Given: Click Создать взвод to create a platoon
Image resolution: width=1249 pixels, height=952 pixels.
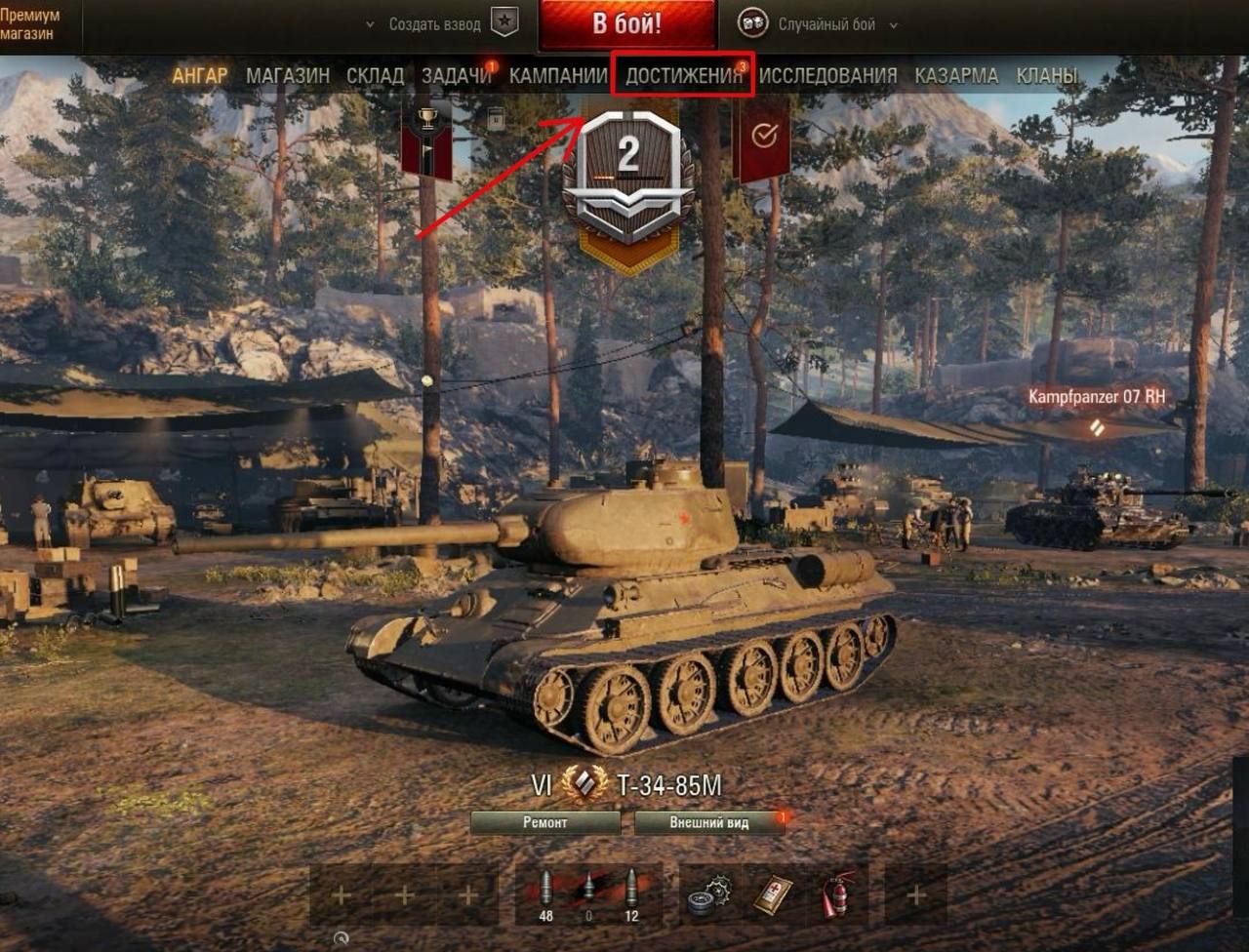Looking at the screenshot, I should (434, 24).
